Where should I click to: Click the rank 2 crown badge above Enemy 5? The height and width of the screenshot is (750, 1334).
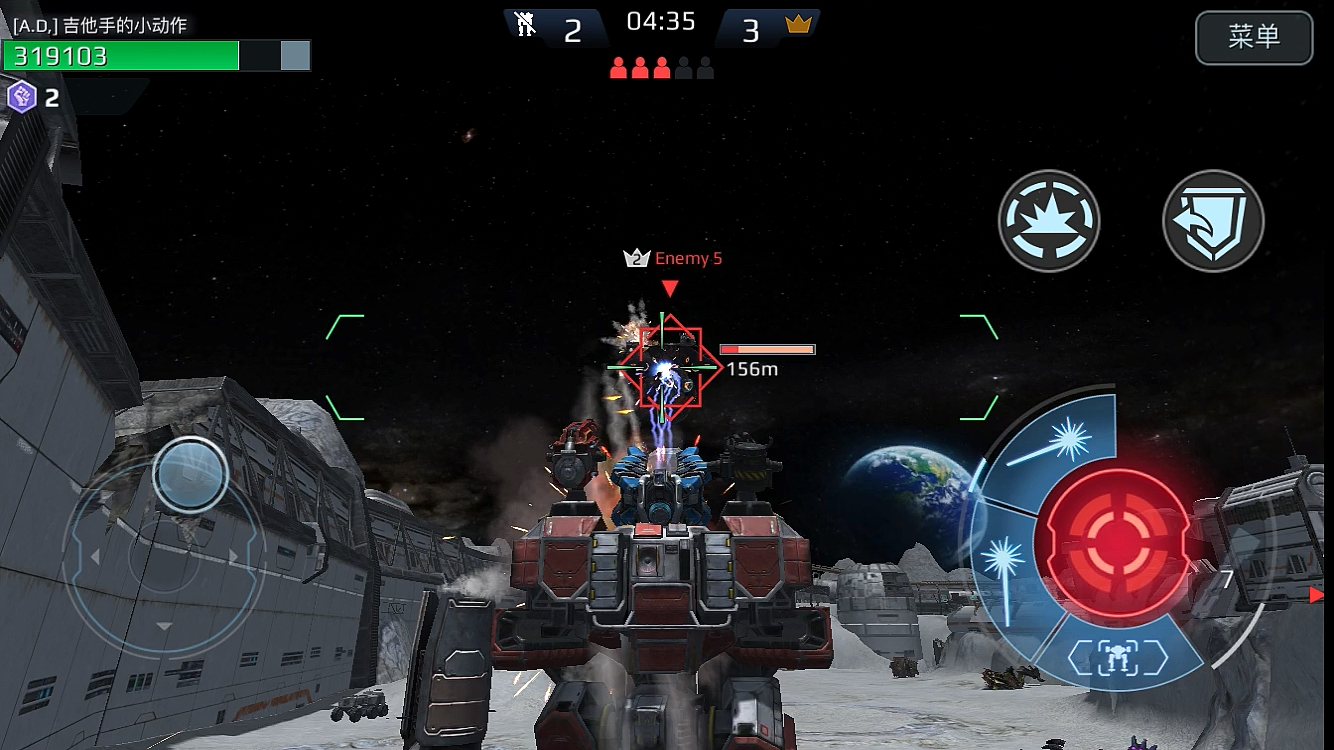click(637, 257)
